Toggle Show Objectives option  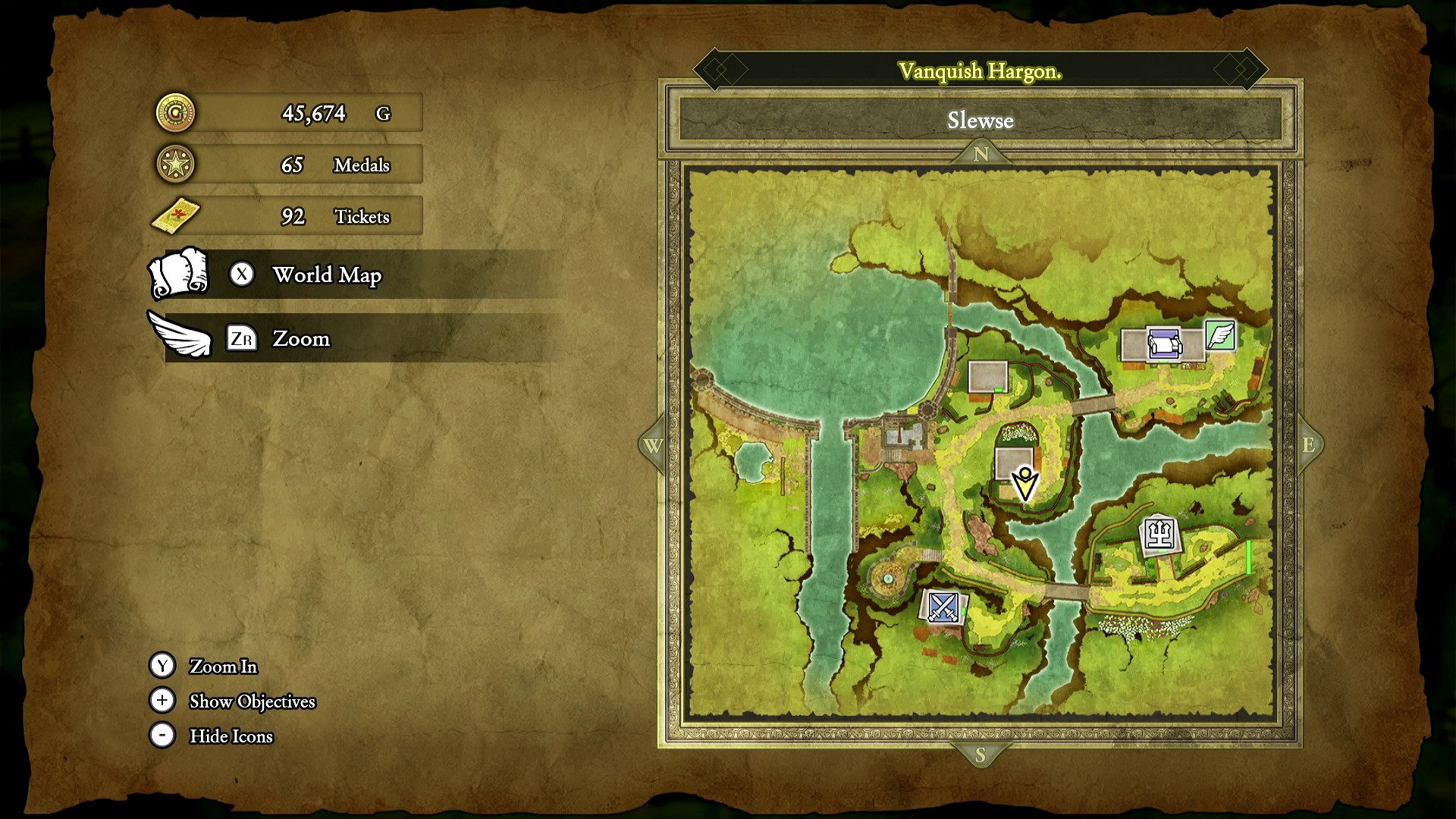pos(252,701)
